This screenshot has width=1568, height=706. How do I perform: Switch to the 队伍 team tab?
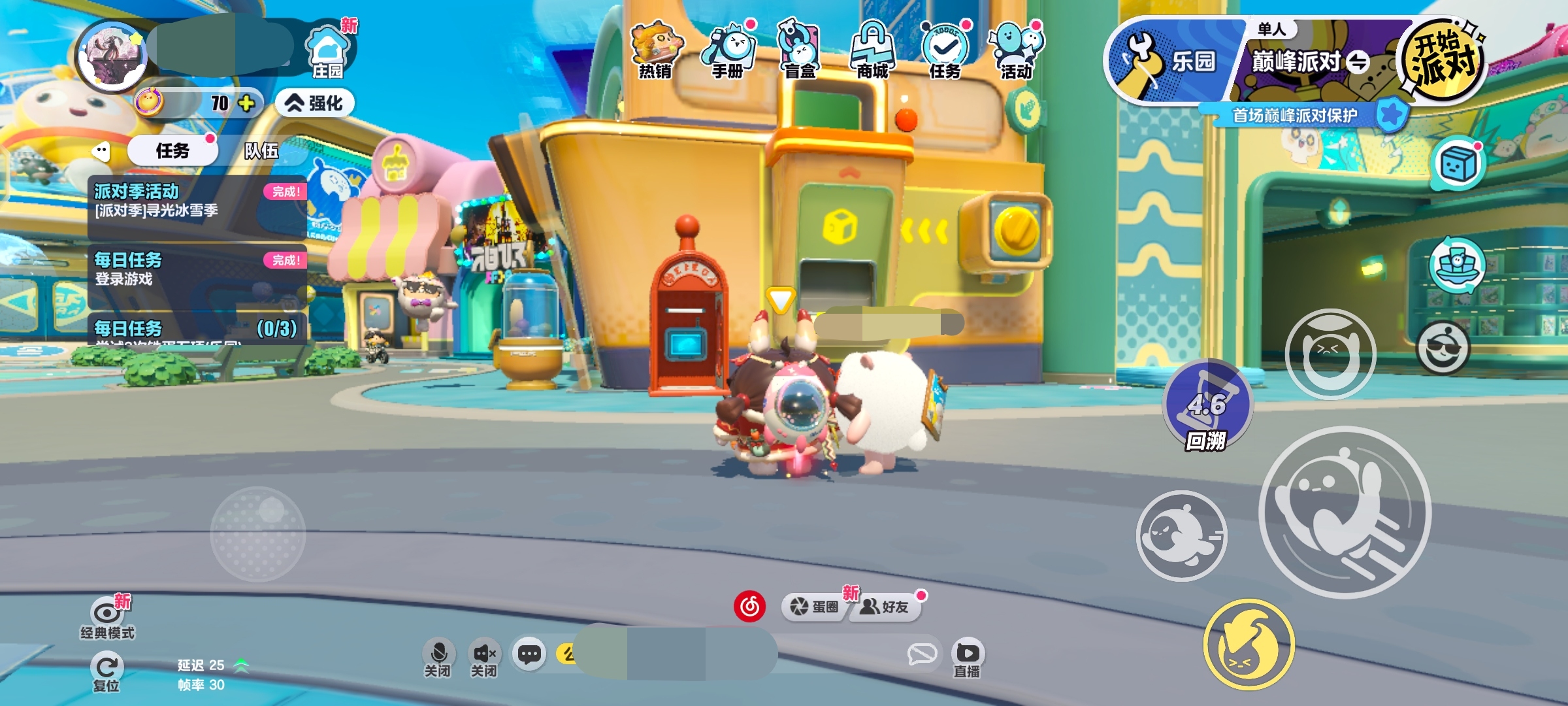coord(261,151)
